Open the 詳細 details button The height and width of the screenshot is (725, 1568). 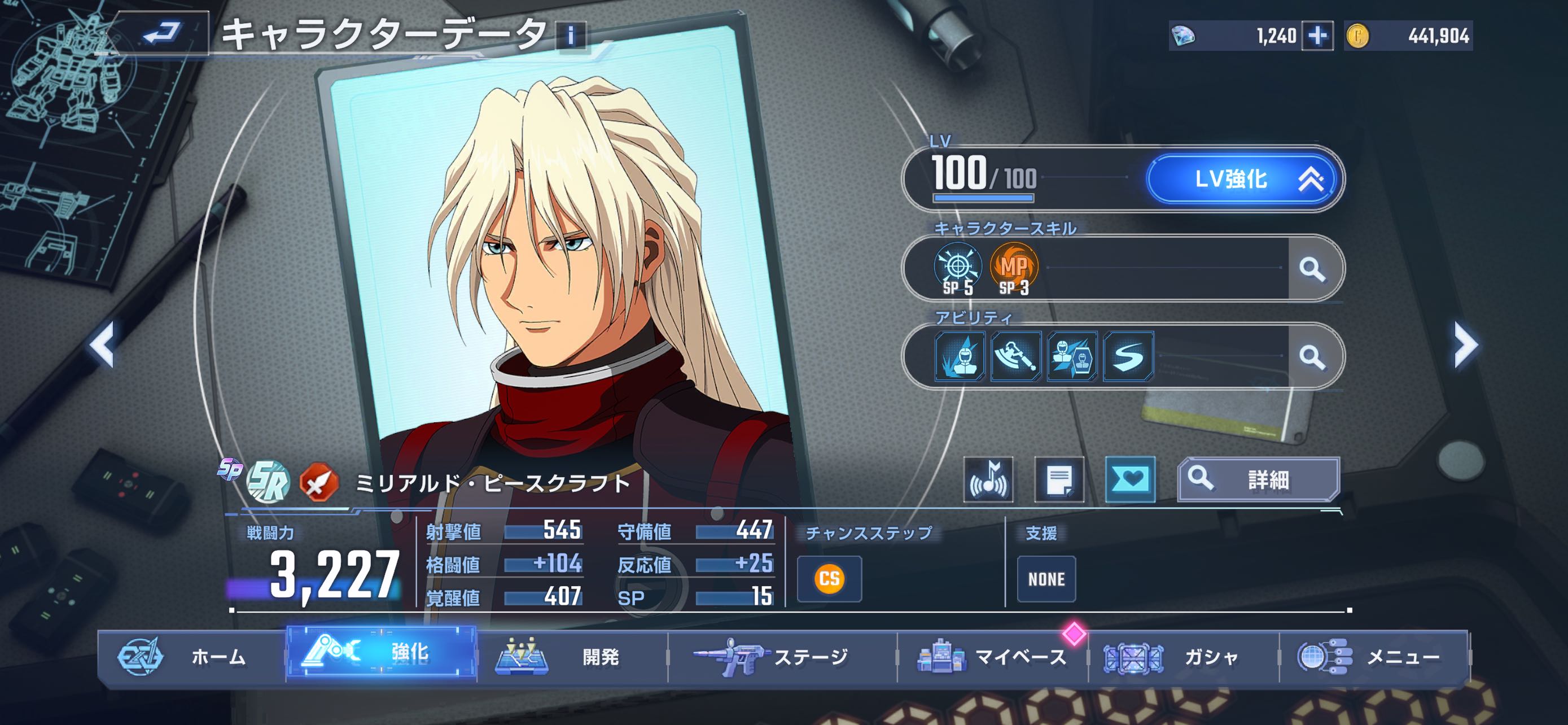click(1258, 480)
